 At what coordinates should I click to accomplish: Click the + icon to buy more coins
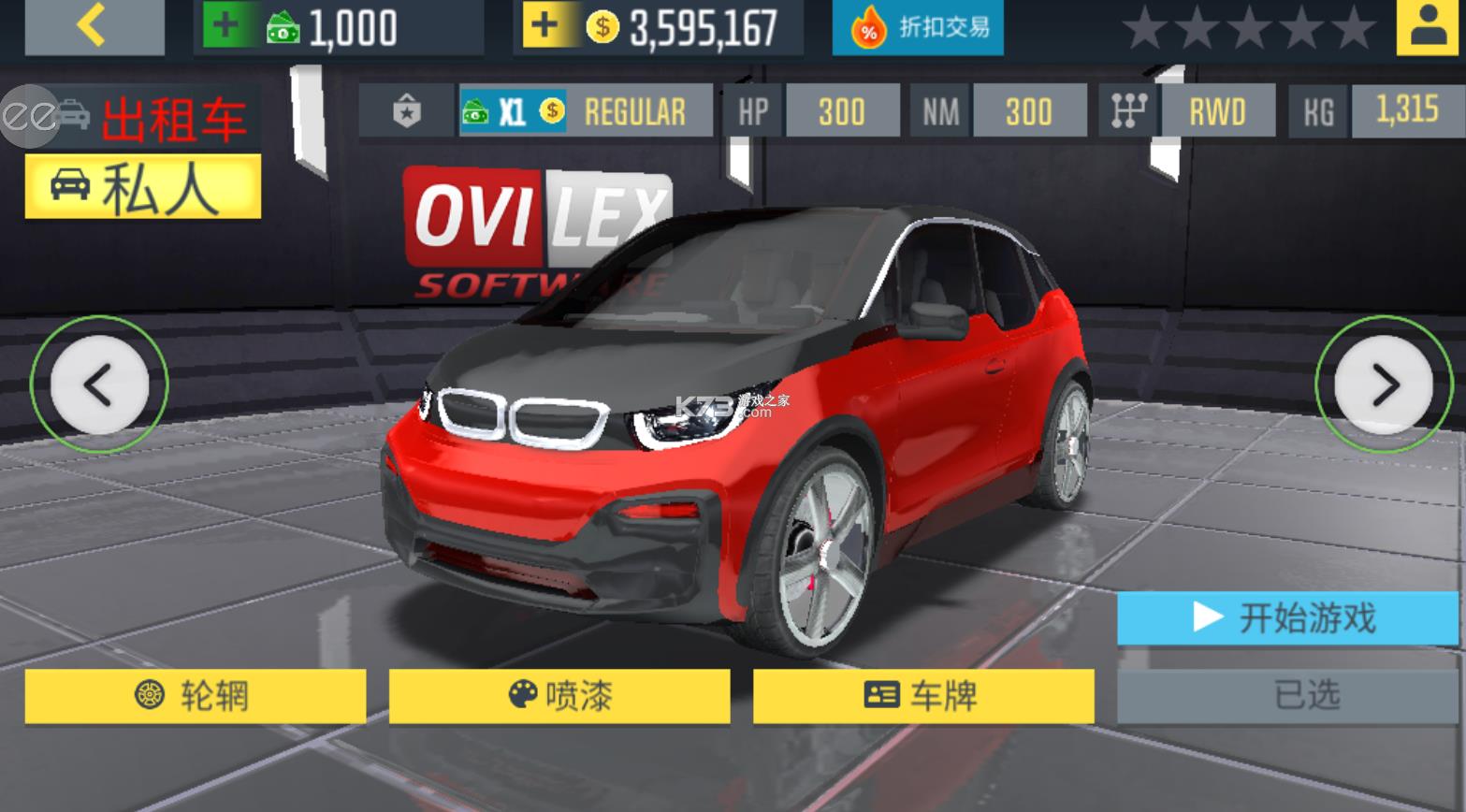(x=545, y=25)
